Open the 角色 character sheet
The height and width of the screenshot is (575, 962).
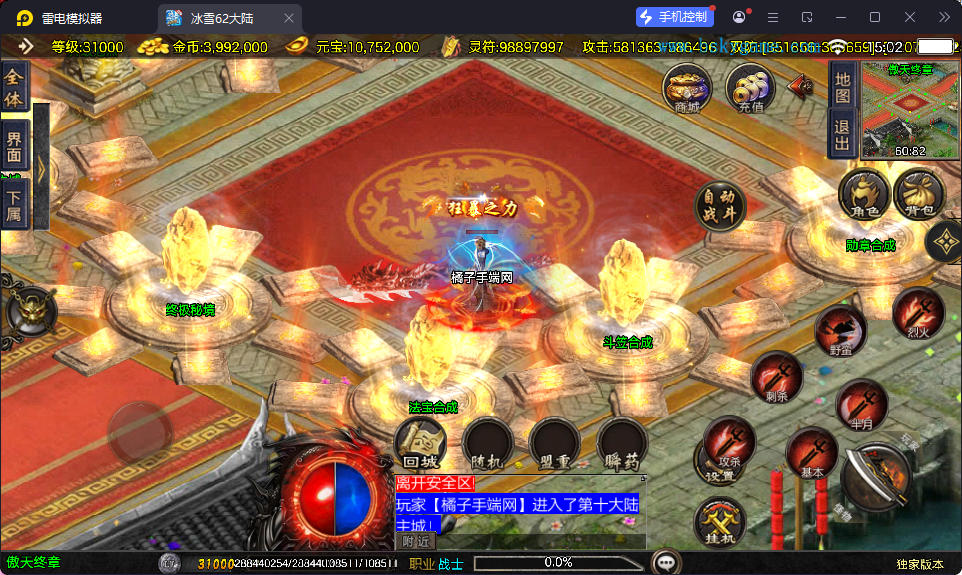[x=864, y=195]
